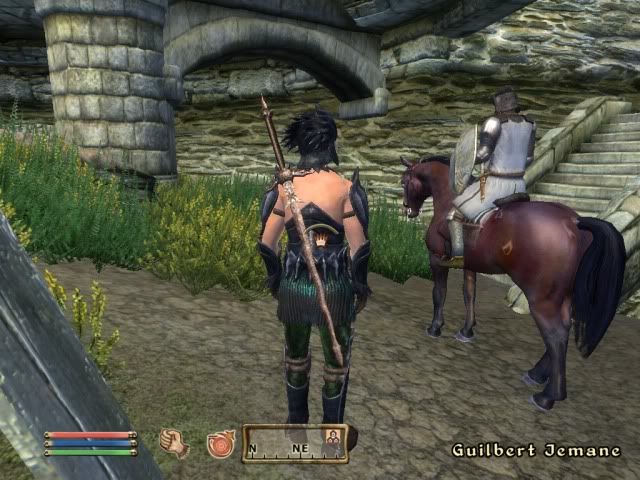Click the fireball spell icon
Image resolution: width=640 pixels, height=480 pixels.
(220, 443)
